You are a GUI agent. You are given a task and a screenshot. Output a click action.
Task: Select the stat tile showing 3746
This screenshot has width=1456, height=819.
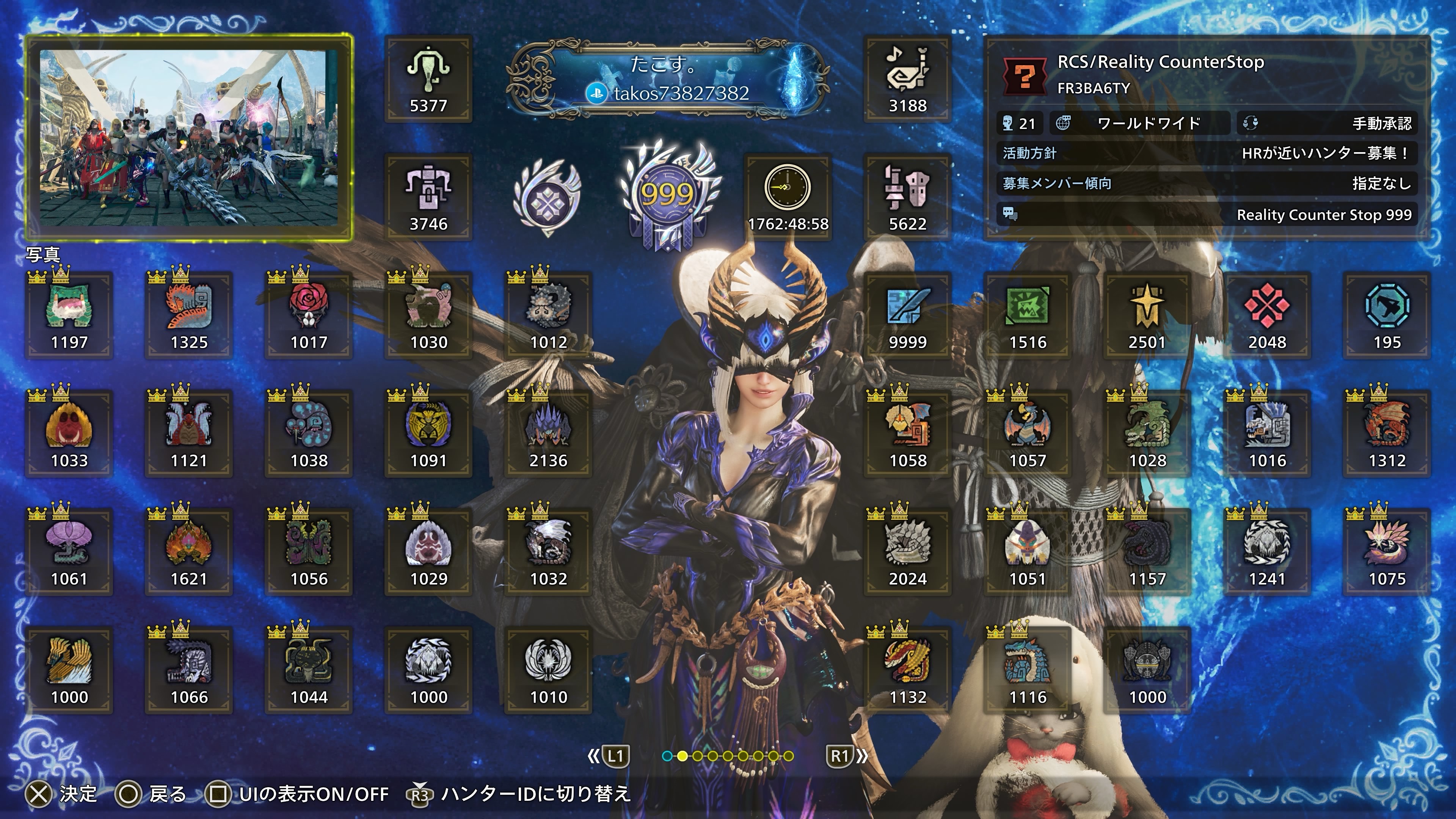pyautogui.click(x=428, y=197)
